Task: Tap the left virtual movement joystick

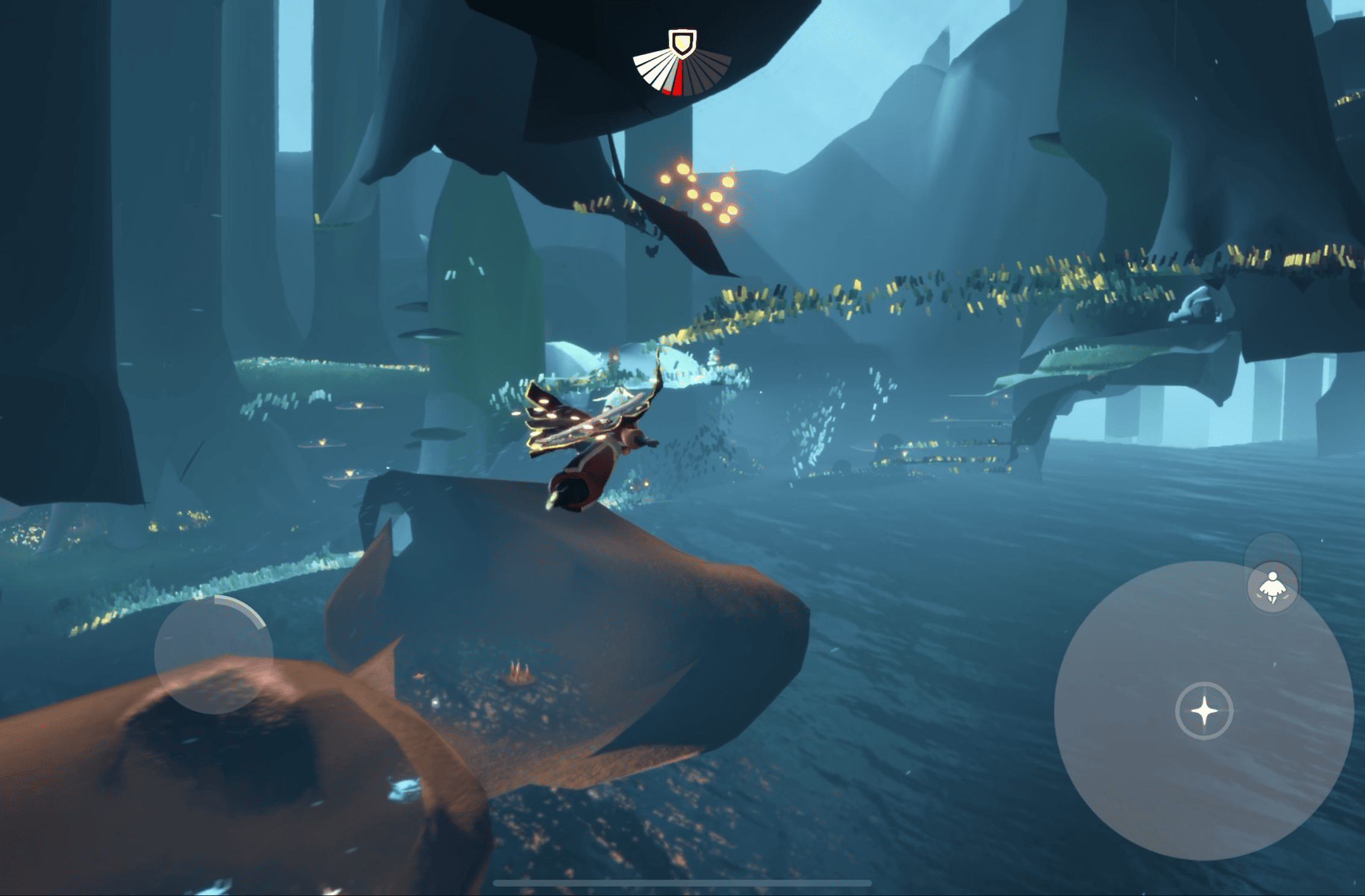Action: coord(214,654)
